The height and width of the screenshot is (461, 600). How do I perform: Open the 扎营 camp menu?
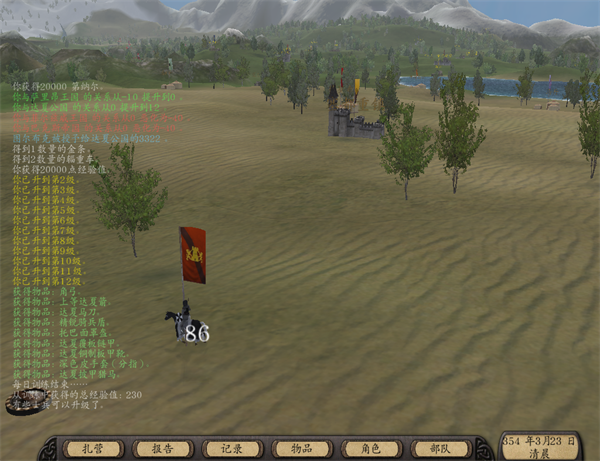(93, 449)
